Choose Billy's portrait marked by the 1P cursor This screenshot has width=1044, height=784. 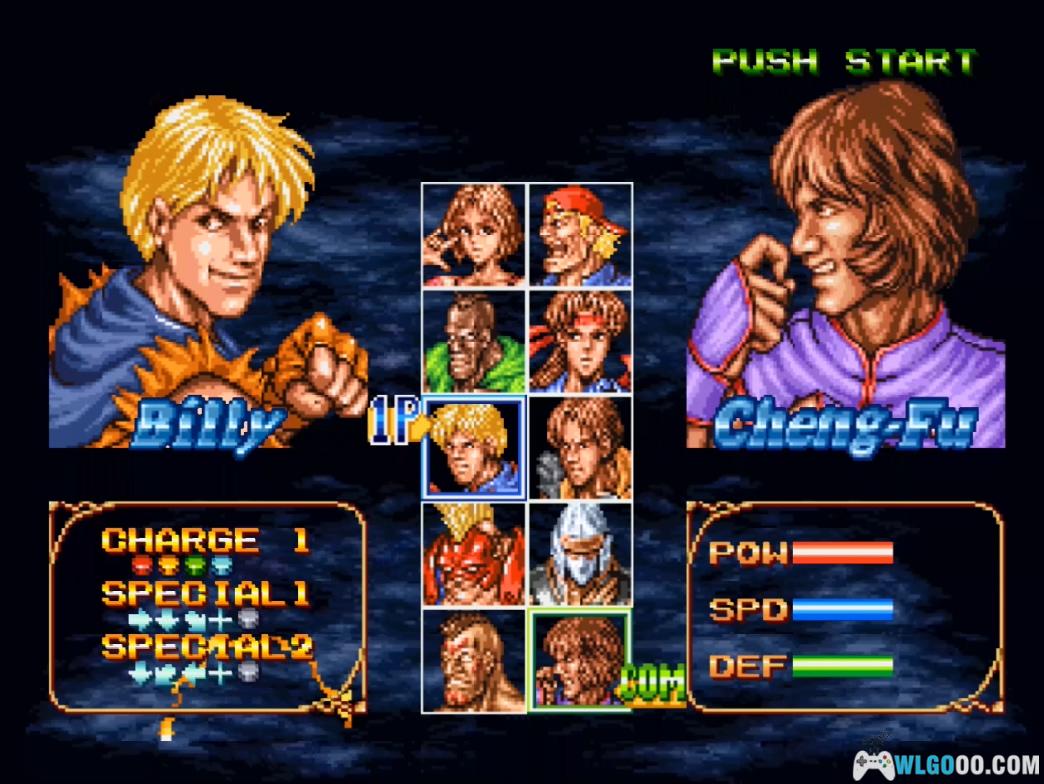(474, 447)
